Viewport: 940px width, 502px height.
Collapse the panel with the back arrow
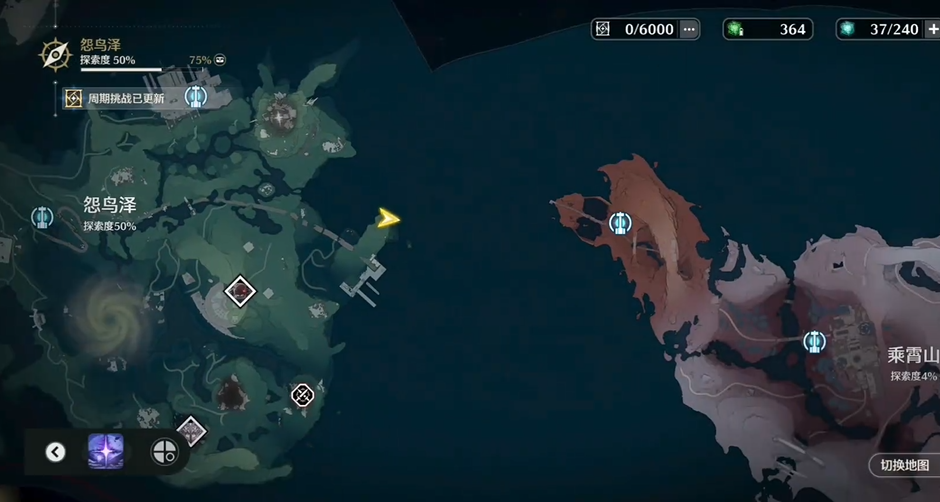coord(56,452)
